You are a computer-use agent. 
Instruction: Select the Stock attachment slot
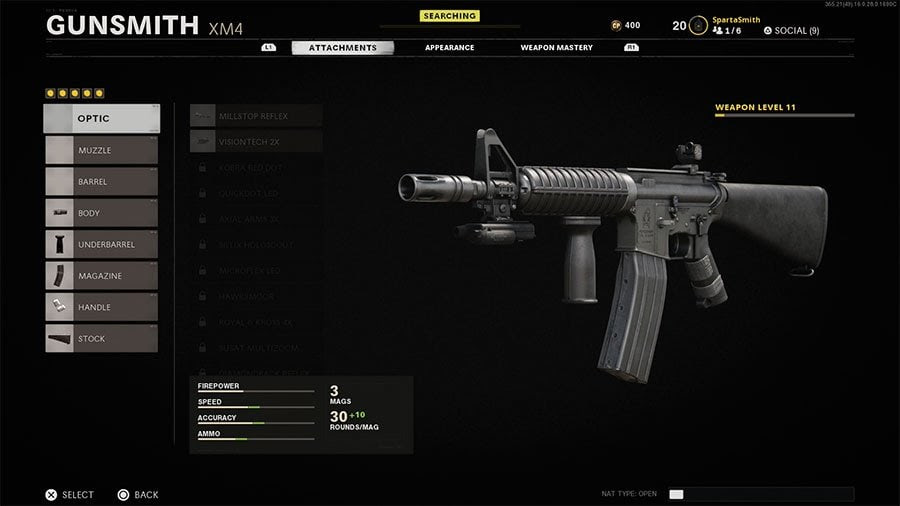tap(101, 339)
